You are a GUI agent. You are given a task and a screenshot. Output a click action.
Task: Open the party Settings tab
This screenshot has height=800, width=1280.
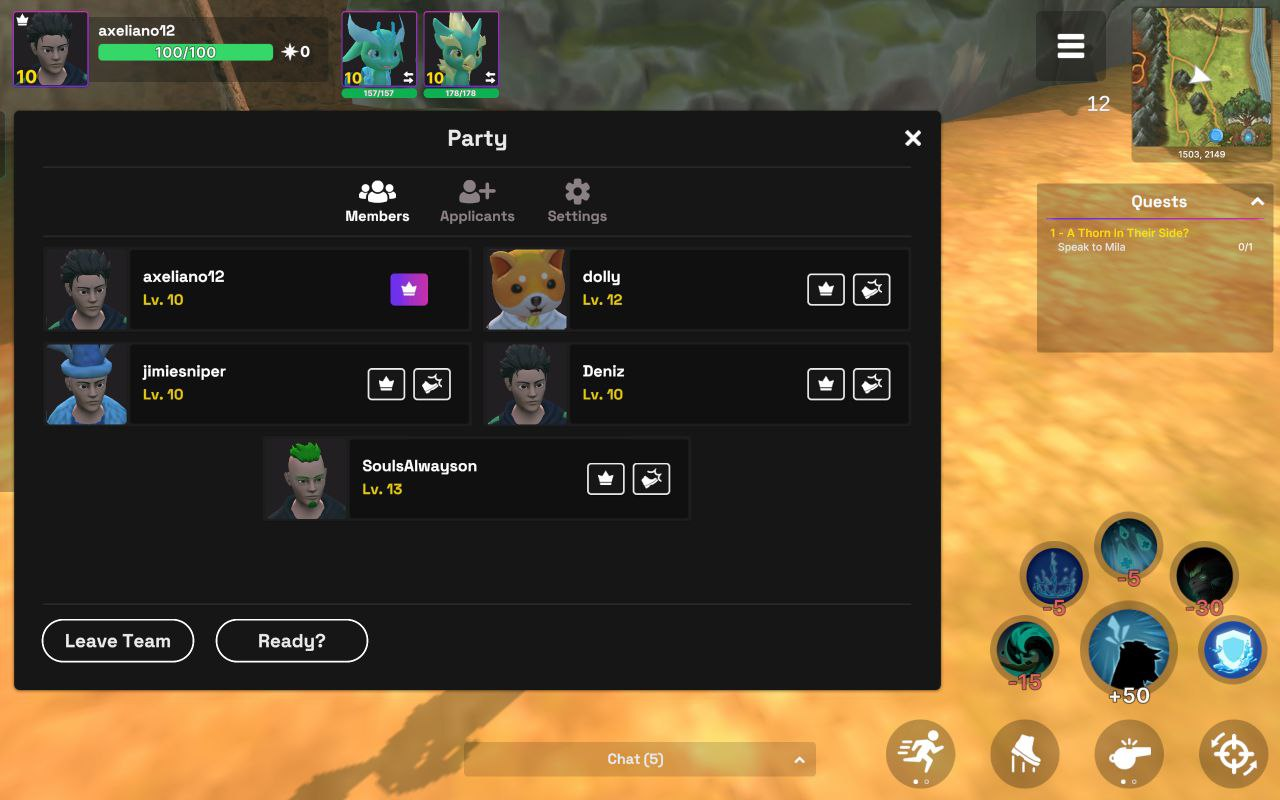click(x=577, y=201)
